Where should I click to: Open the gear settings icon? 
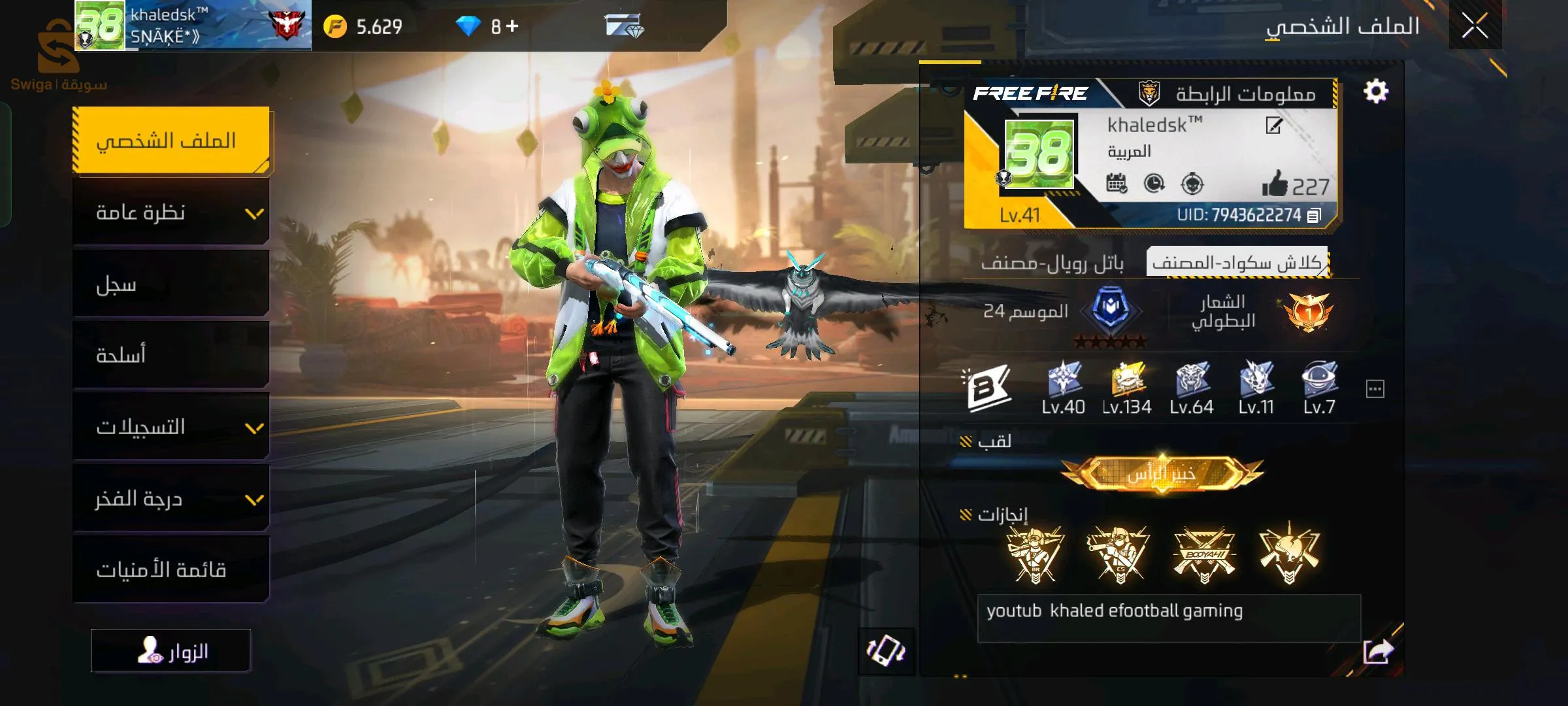click(1375, 91)
